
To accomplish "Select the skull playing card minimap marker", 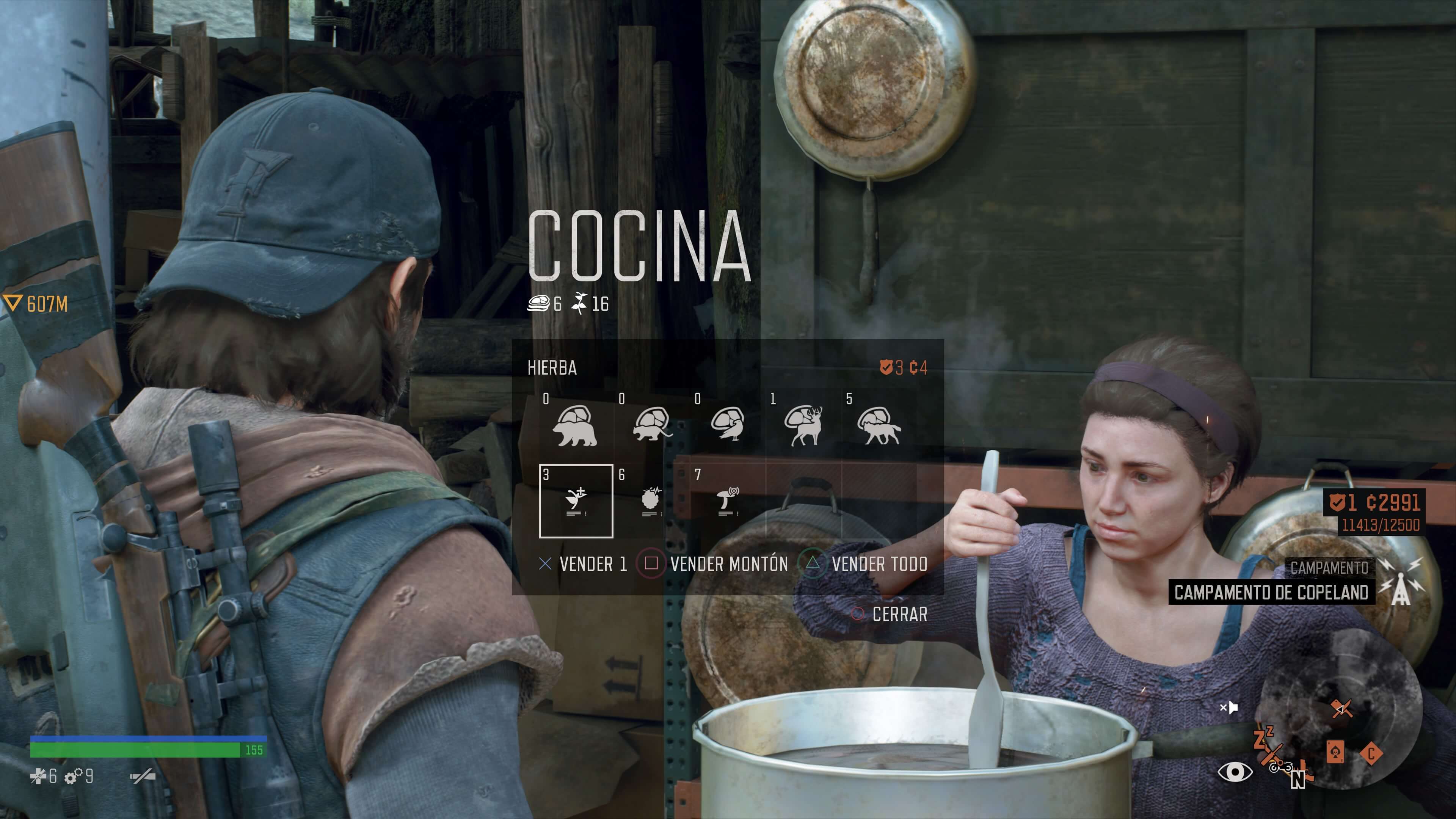I will 1335,753.
